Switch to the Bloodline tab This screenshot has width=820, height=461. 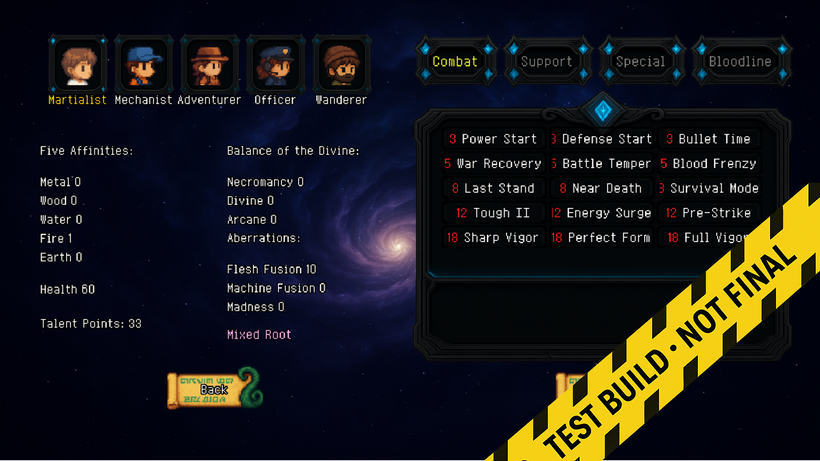(x=739, y=61)
